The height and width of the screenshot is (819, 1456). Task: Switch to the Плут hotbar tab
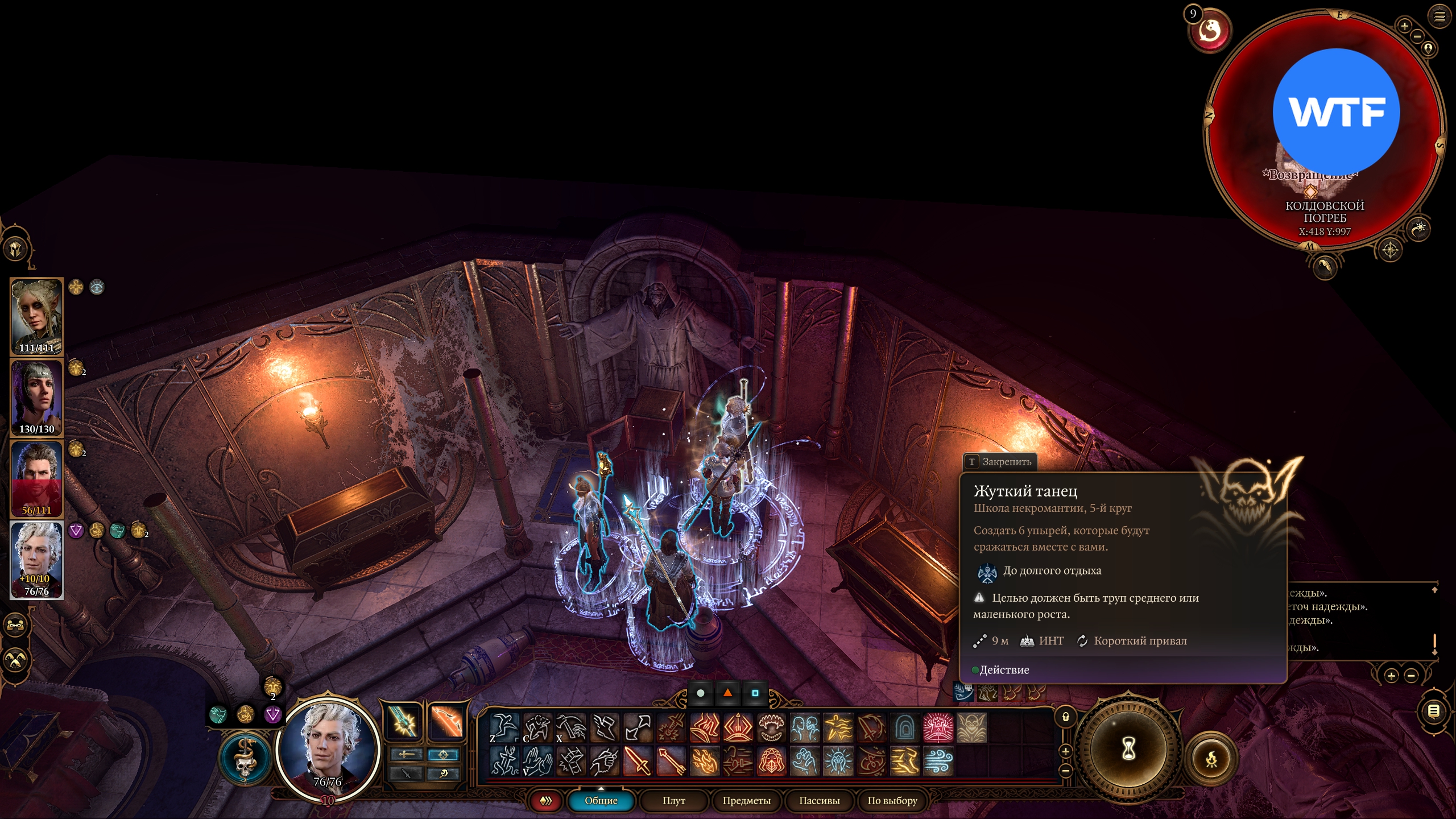tap(673, 800)
